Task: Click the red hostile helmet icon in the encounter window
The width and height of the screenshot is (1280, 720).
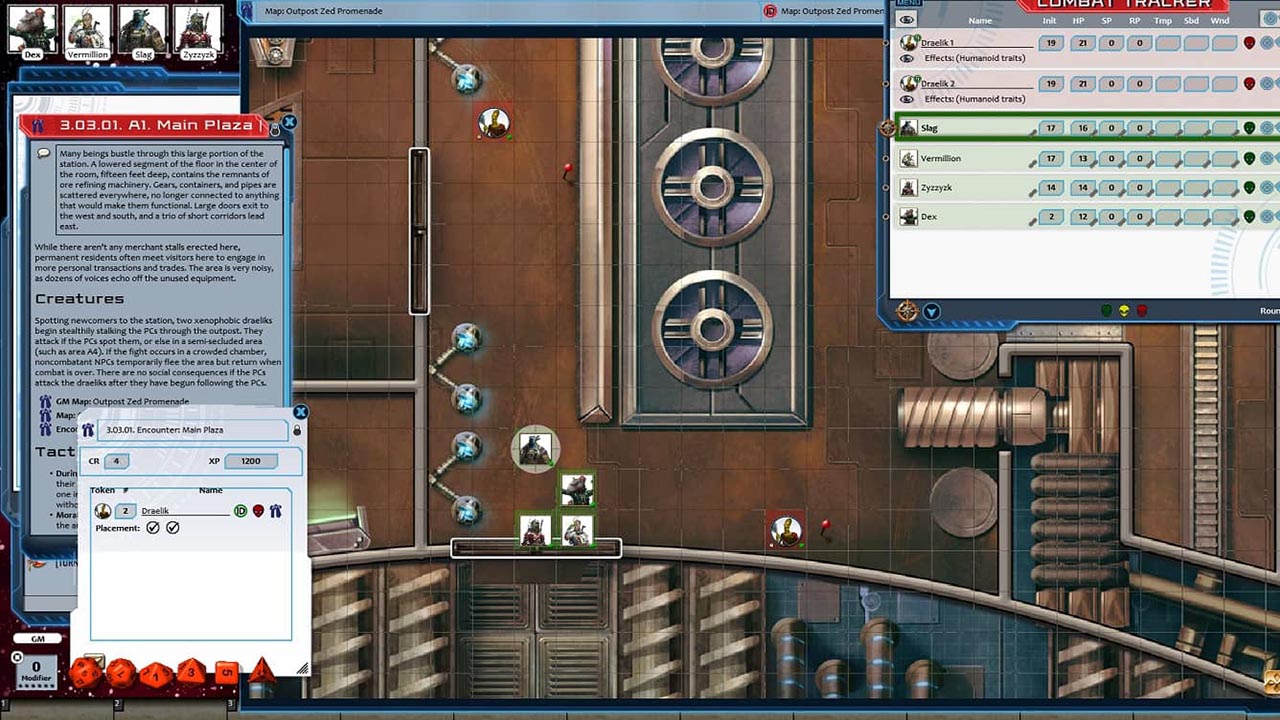Action: [x=259, y=511]
